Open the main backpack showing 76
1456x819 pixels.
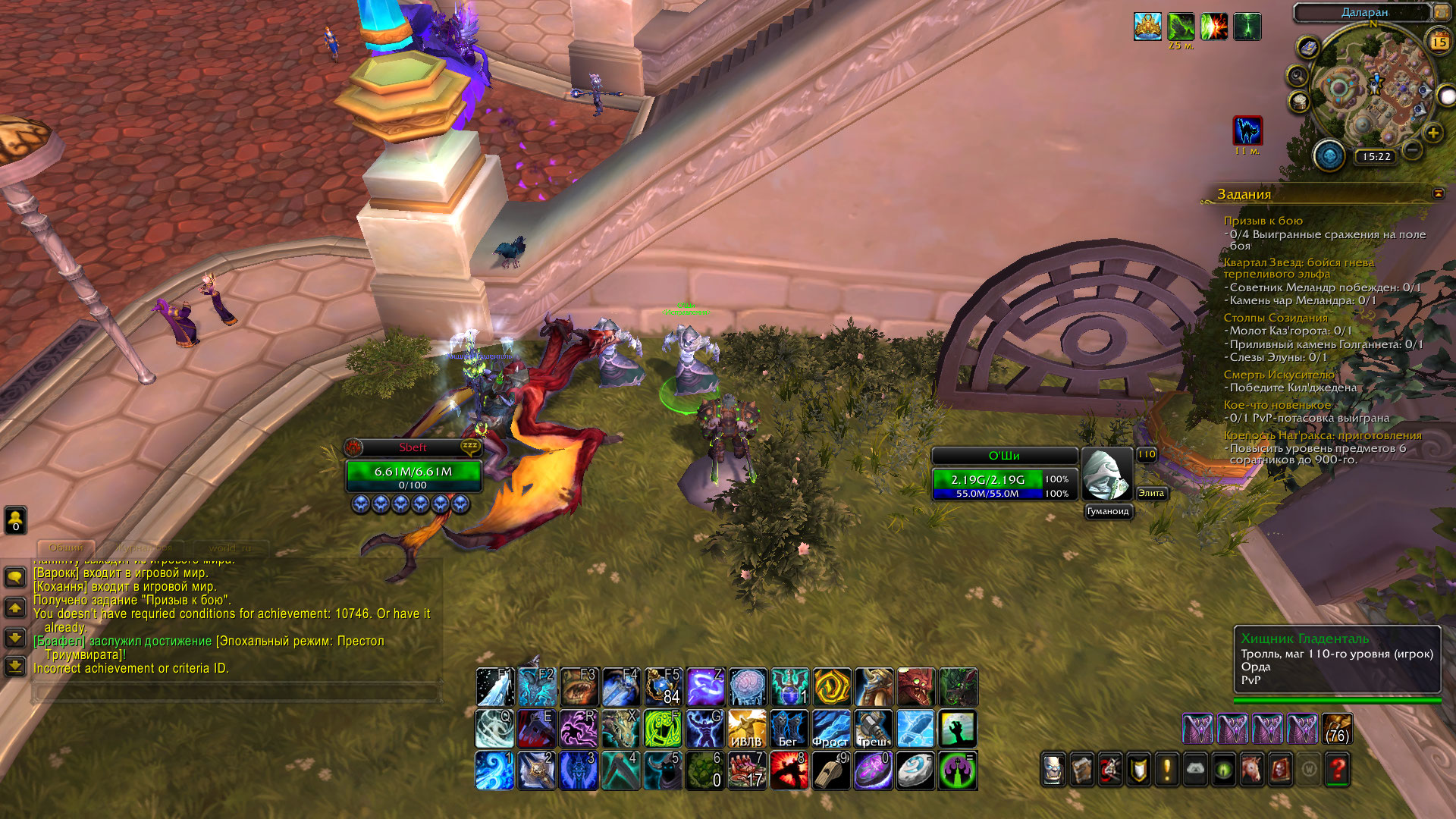point(1337,730)
